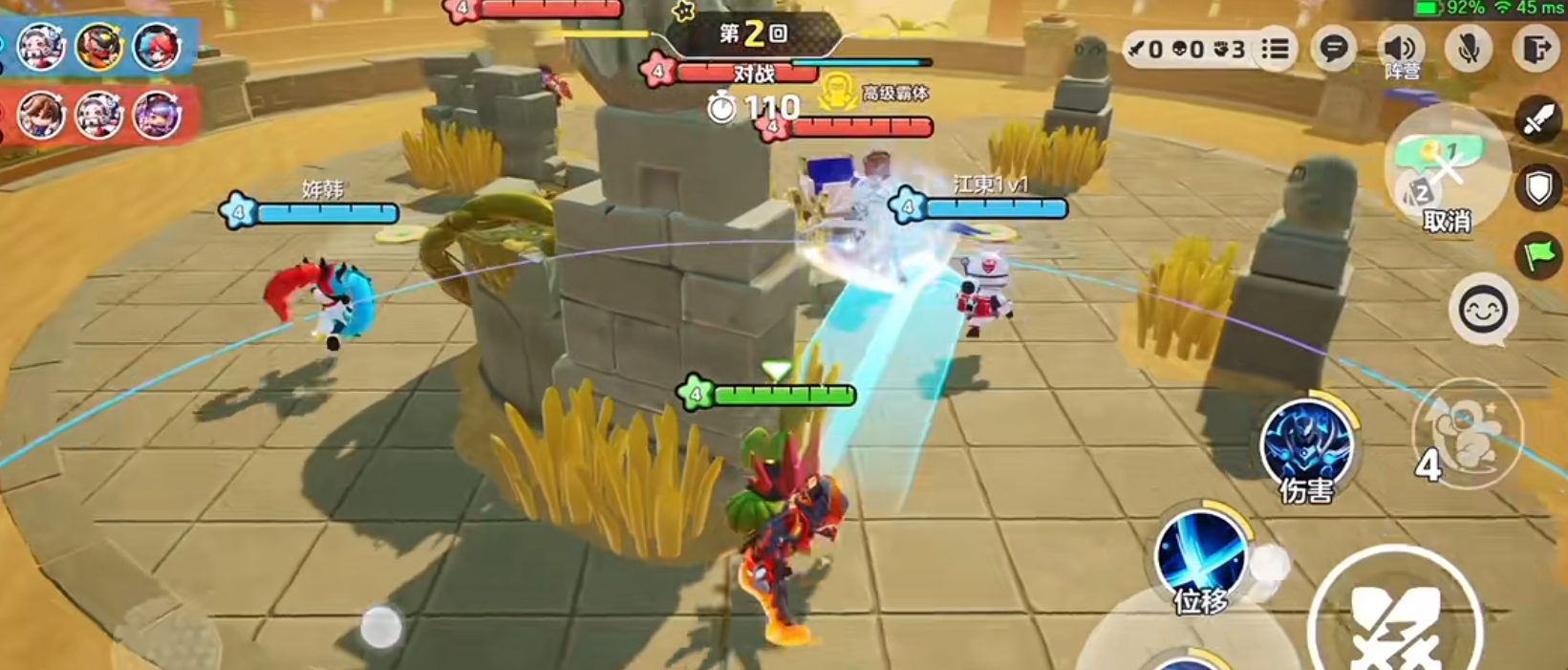
Task: Open the smiley emote menu
Action: tap(1483, 309)
